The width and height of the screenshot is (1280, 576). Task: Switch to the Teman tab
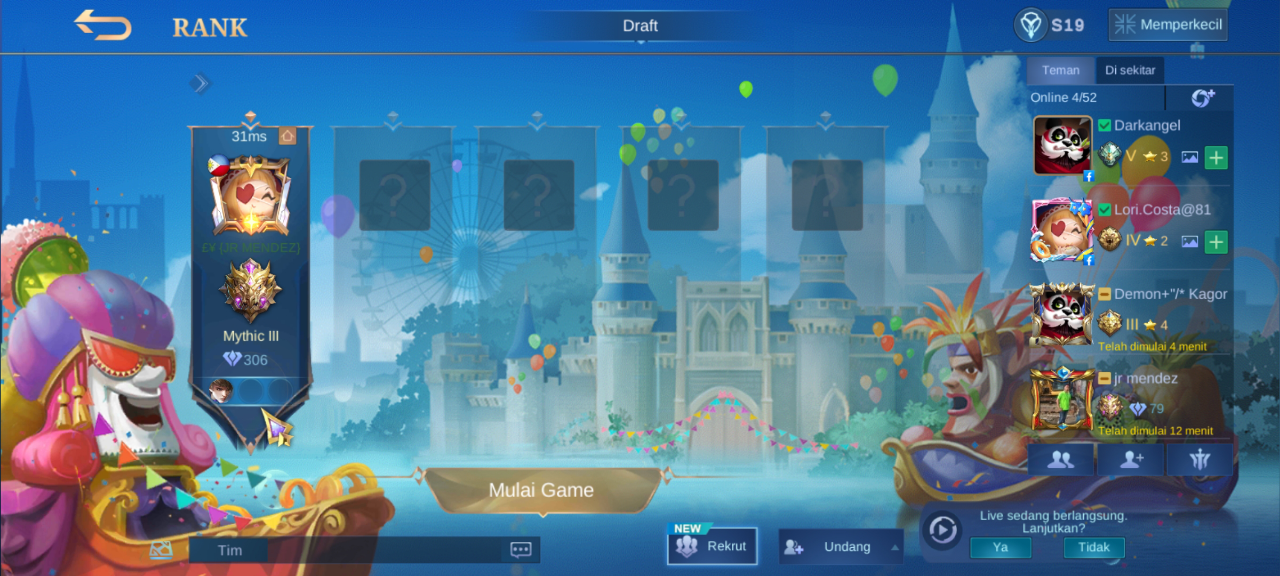coord(1060,70)
